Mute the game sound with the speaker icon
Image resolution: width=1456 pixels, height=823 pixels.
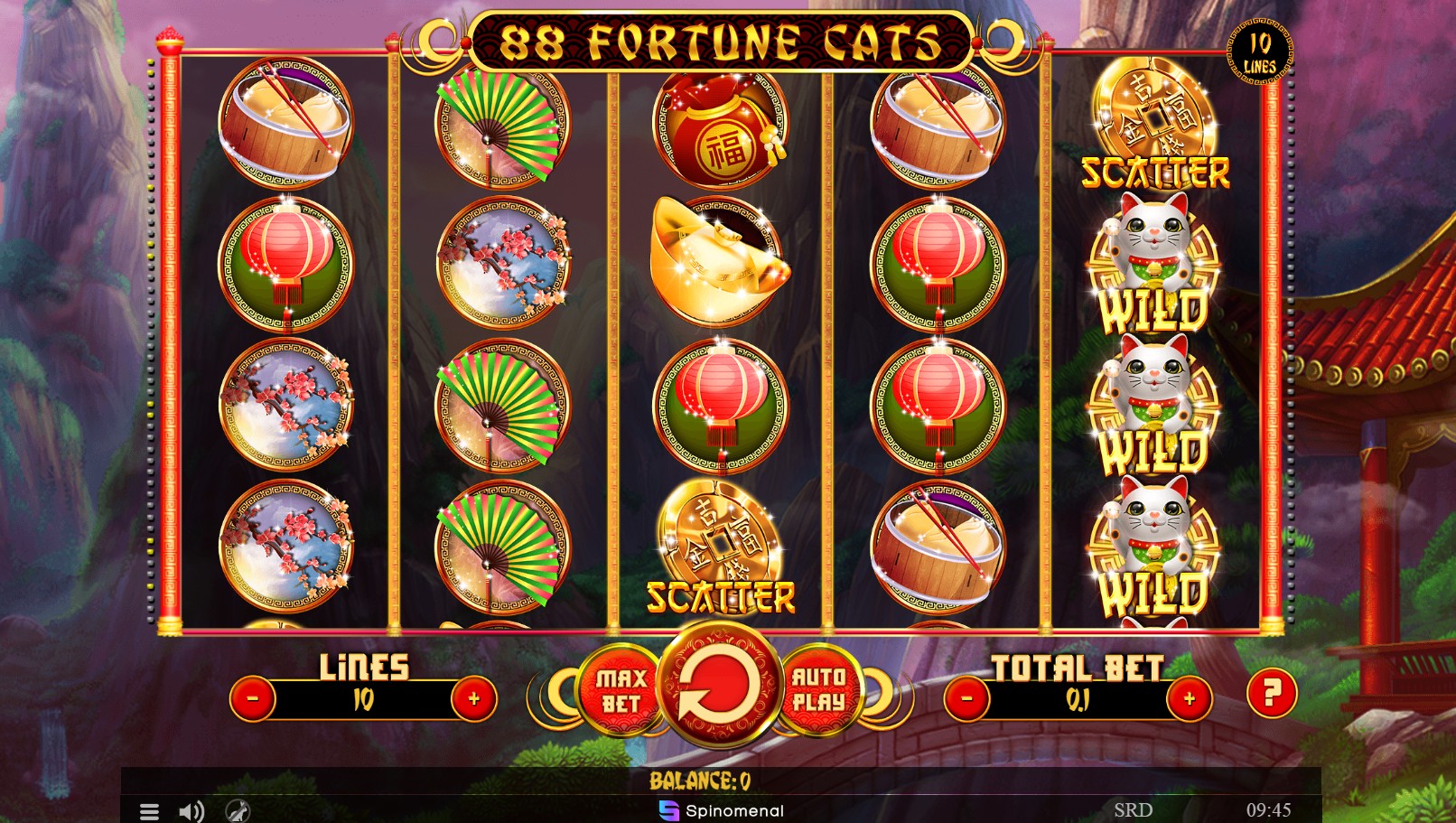[191, 810]
